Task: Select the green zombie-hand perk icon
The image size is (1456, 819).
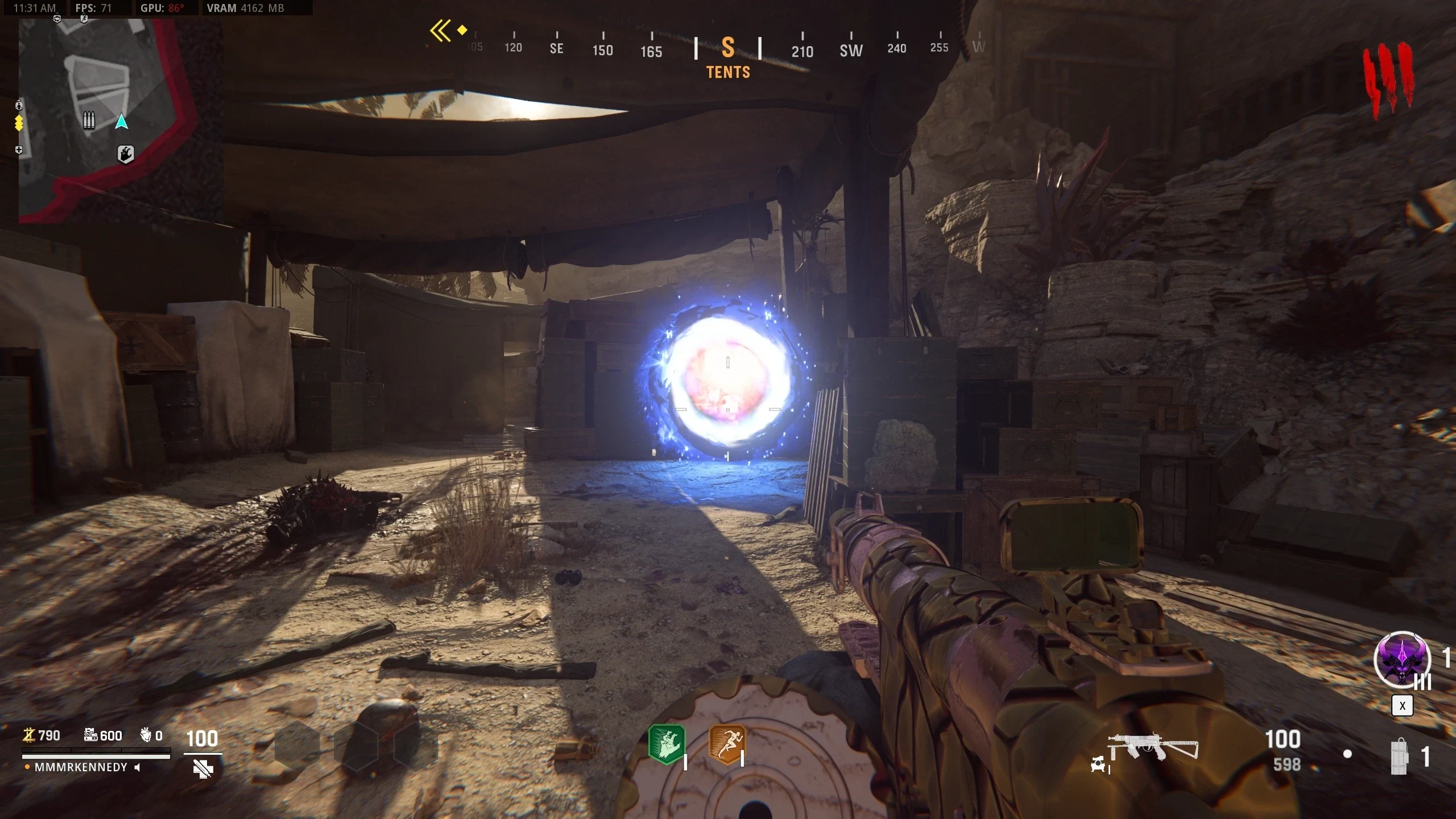Action: pyautogui.click(x=667, y=744)
